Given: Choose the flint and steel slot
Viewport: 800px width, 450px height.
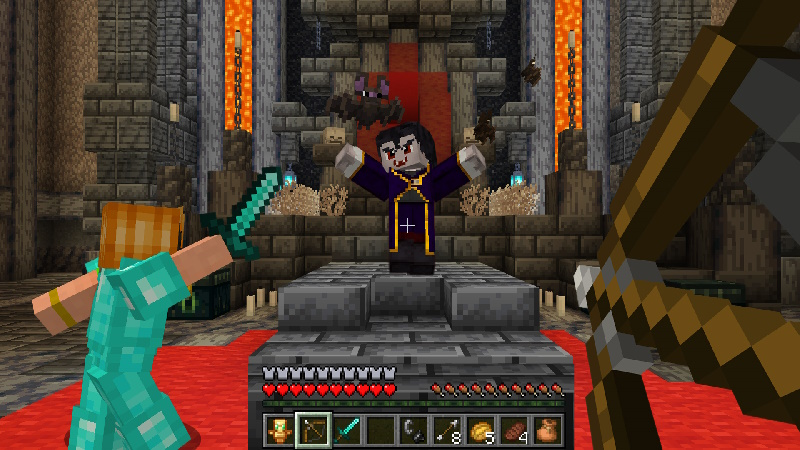Looking at the screenshot, I should [x=413, y=430].
